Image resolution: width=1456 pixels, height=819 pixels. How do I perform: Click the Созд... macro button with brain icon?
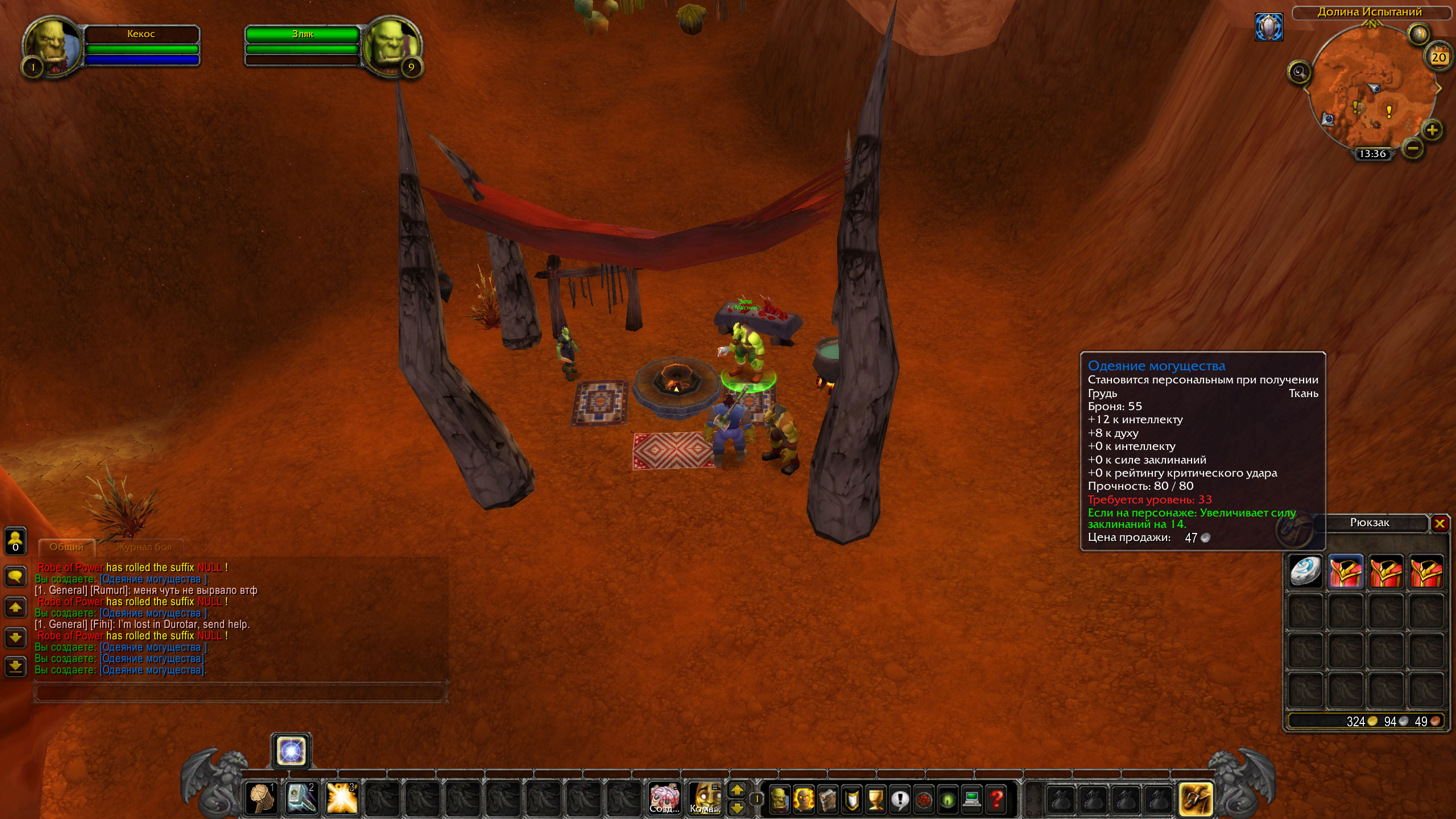(664, 798)
